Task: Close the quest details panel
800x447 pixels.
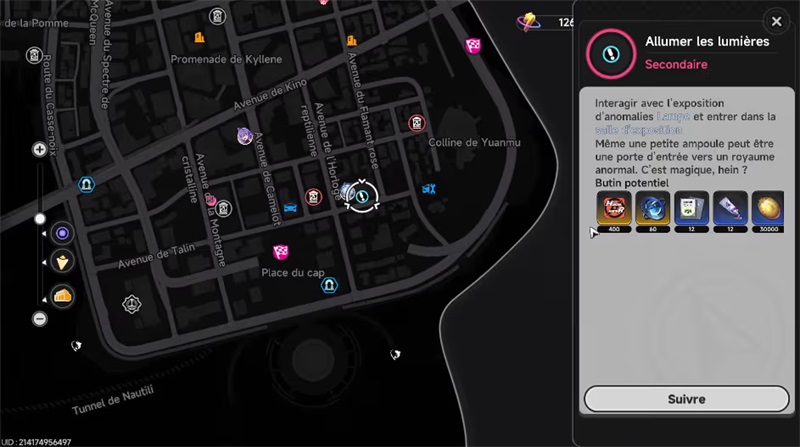Action: [x=776, y=21]
